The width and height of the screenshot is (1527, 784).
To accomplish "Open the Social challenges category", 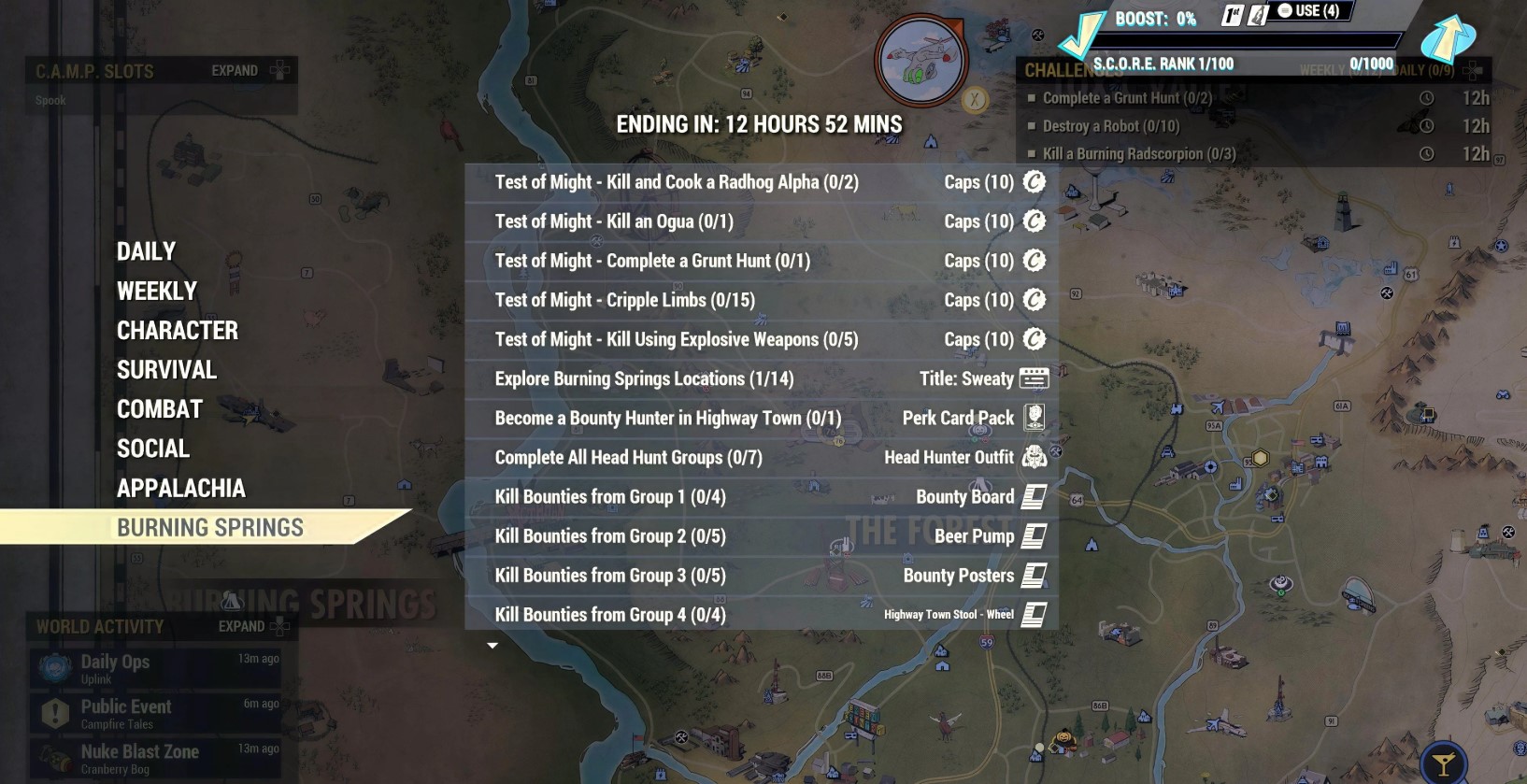I will (x=153, y=449).
